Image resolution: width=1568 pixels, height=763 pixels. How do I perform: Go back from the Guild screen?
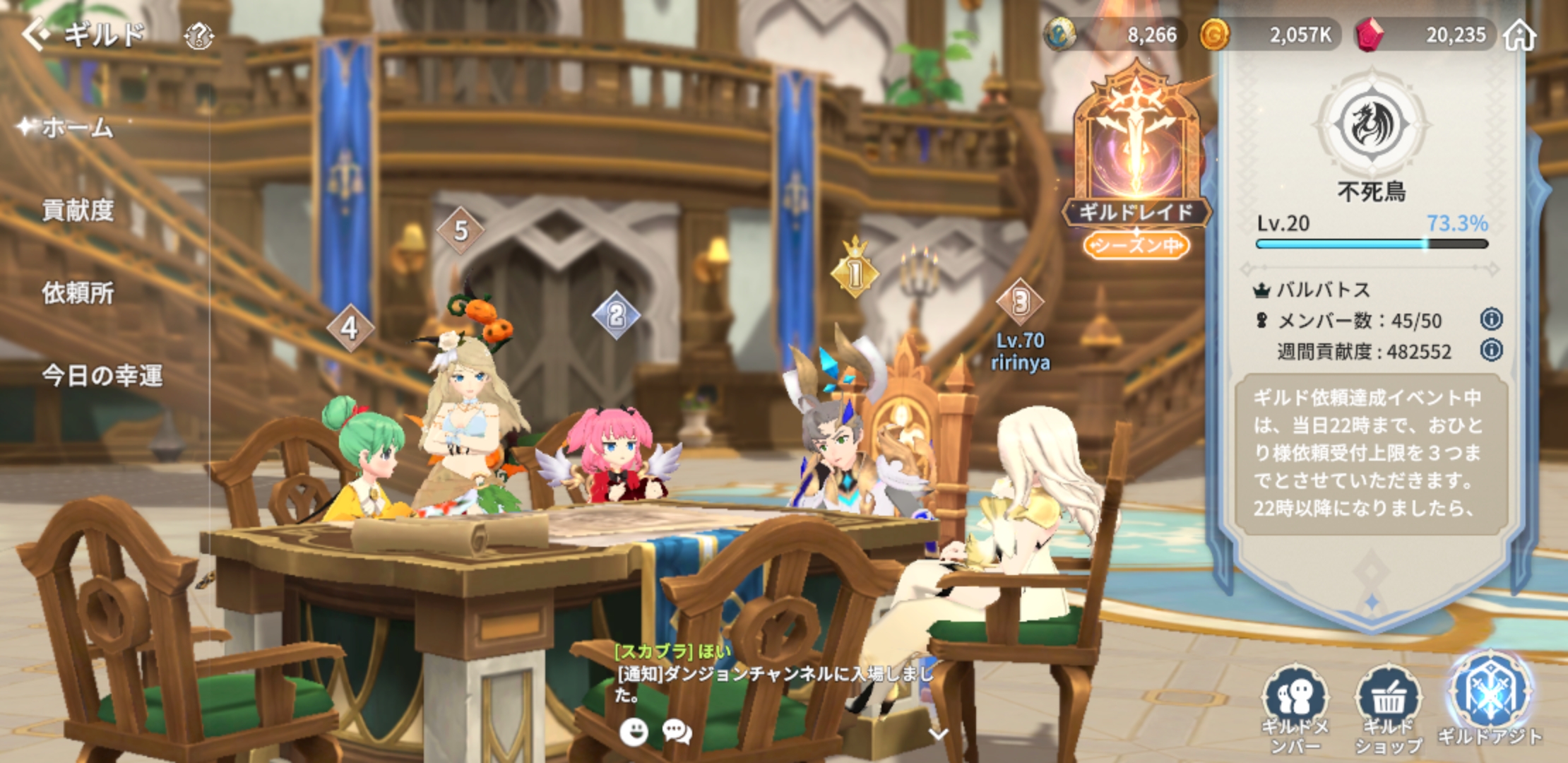35,34
